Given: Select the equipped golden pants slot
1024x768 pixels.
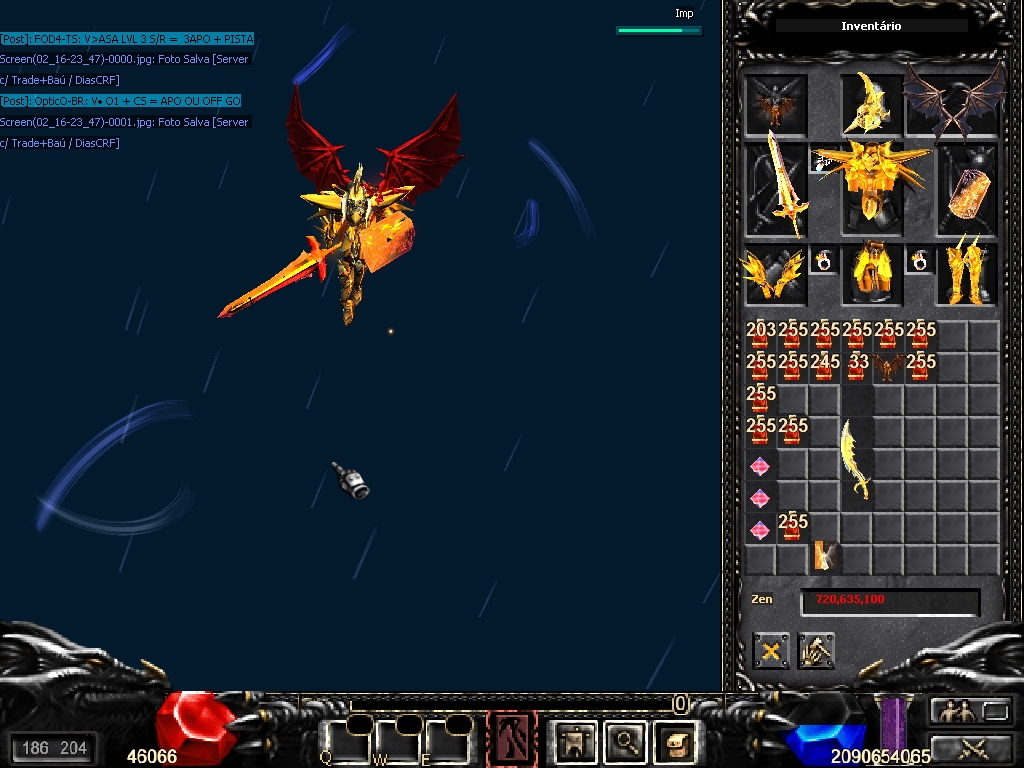Looking at the screenshot, I should pyautogui.click(x=871, y=275).
